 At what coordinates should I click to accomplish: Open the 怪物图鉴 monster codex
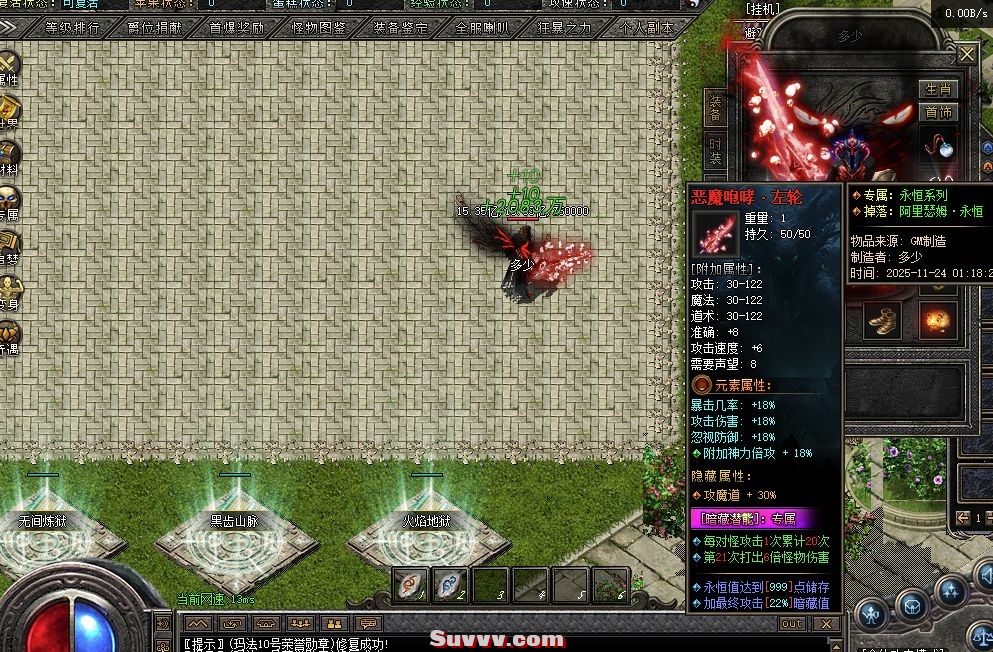pyautogui.click(x=319, y=28)
